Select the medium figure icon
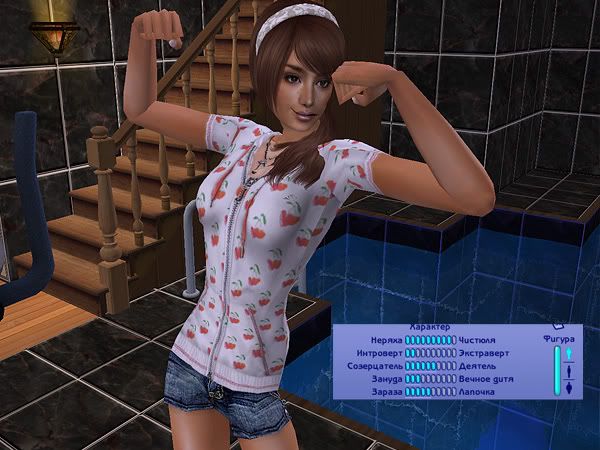 tap(569, 370)
